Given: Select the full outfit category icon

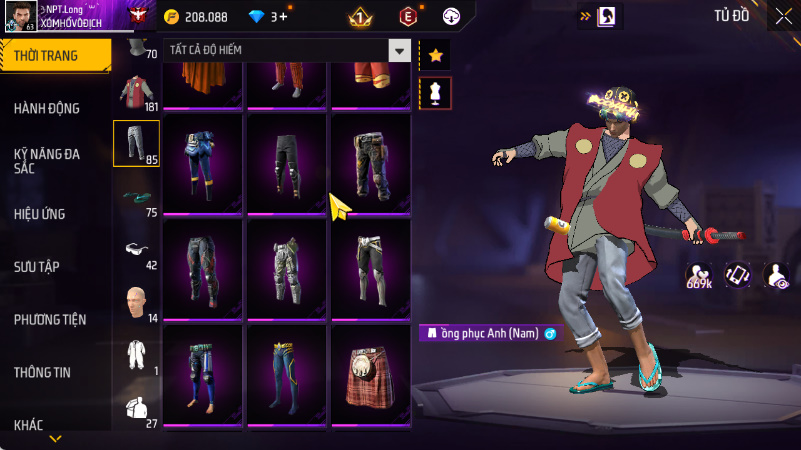Looking at the screenshot, I should click(136, 354).
